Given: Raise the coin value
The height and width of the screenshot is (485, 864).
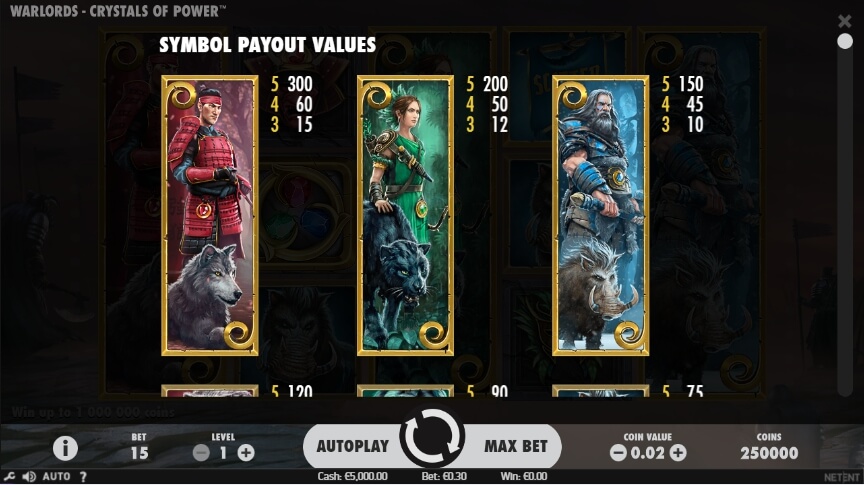Looking at the screenshot, I should (x=678, y=453).
